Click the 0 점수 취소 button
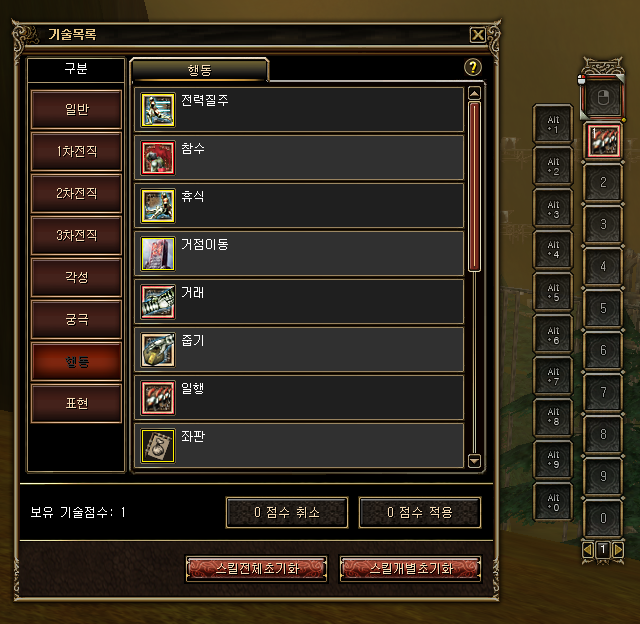The width and height of the screenshot is (640, 624). [x=287, y=512]
